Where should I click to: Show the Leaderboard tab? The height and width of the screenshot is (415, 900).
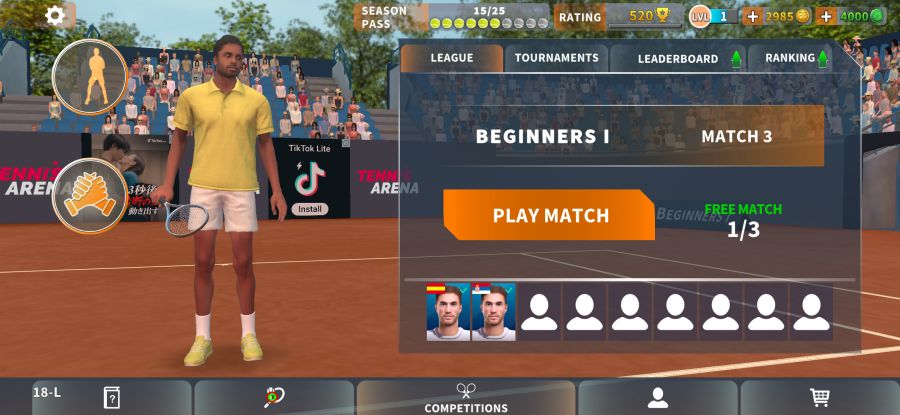(x=678, y=58)
